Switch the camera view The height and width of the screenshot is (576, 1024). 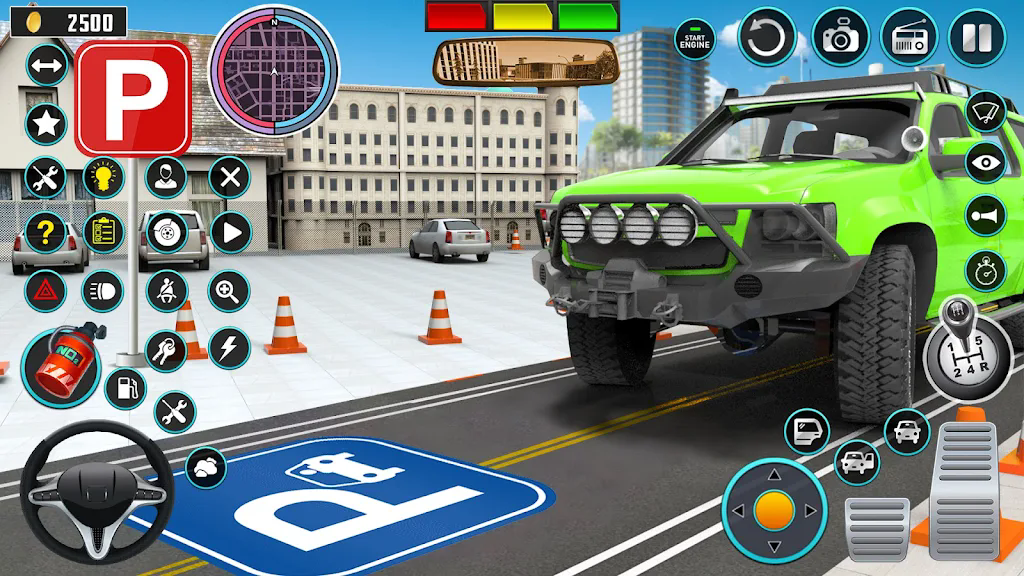click(x=840, y=38)
